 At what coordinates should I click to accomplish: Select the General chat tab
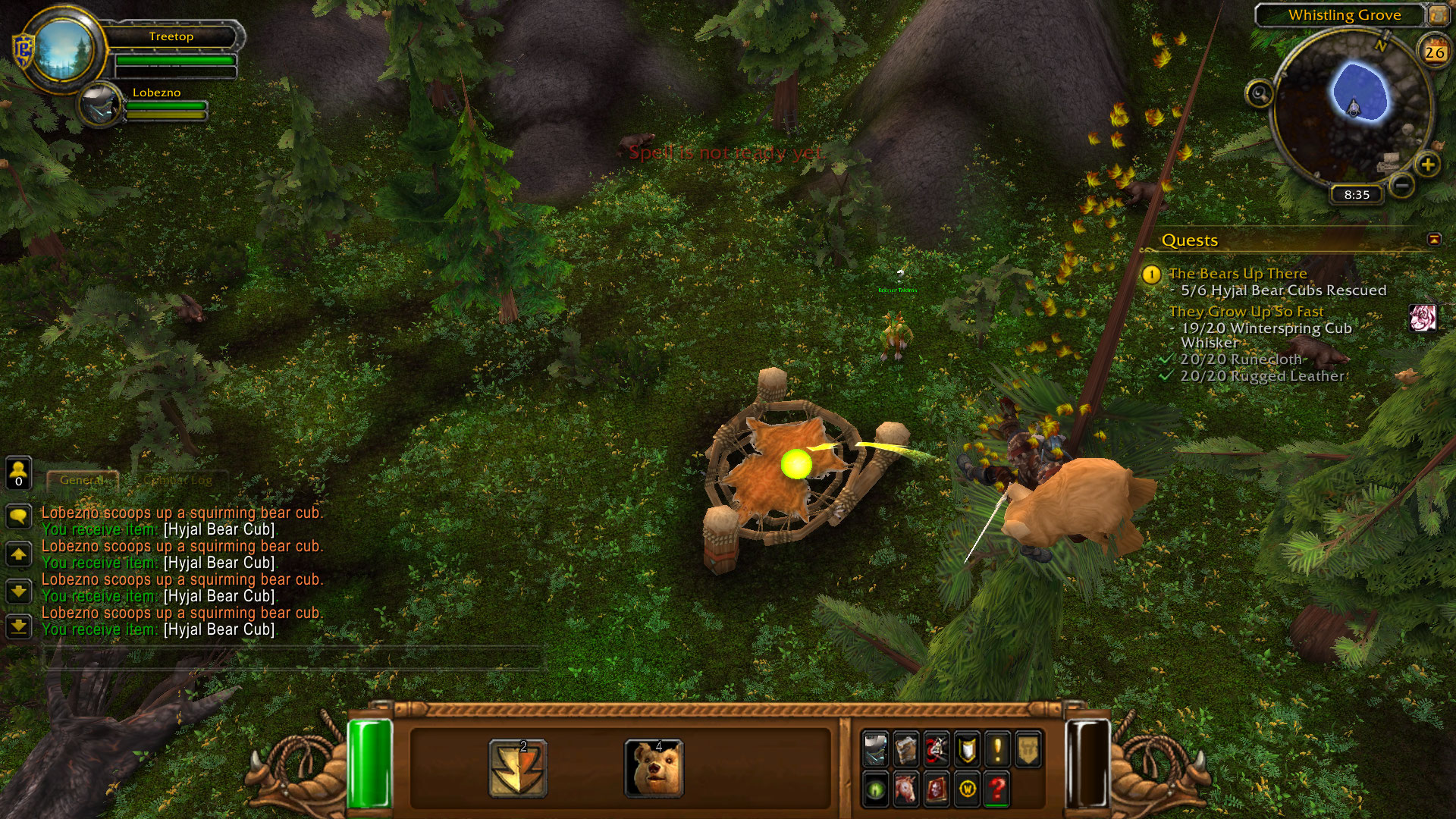tap(82, 480)
